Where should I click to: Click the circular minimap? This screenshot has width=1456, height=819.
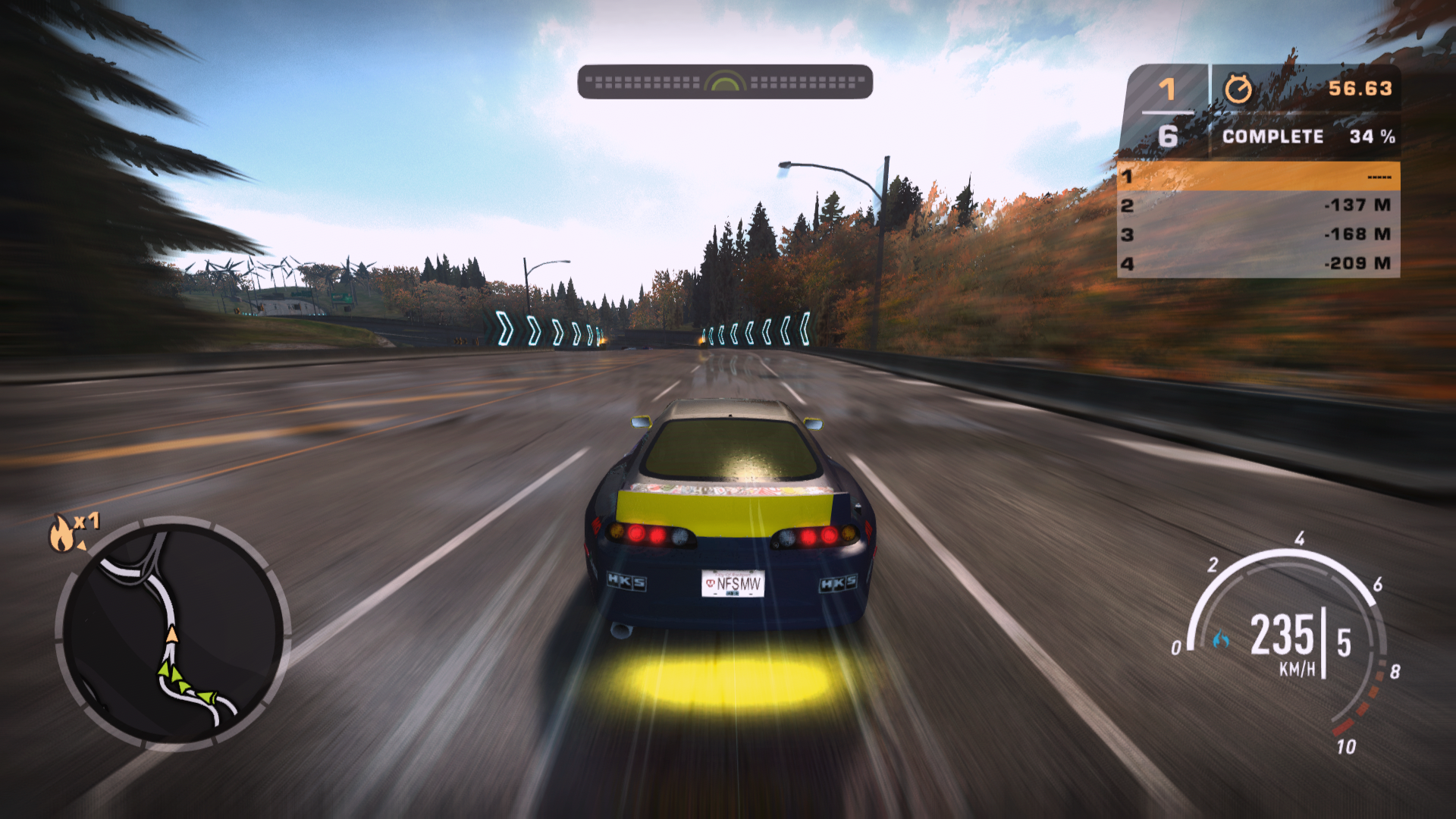173,632
